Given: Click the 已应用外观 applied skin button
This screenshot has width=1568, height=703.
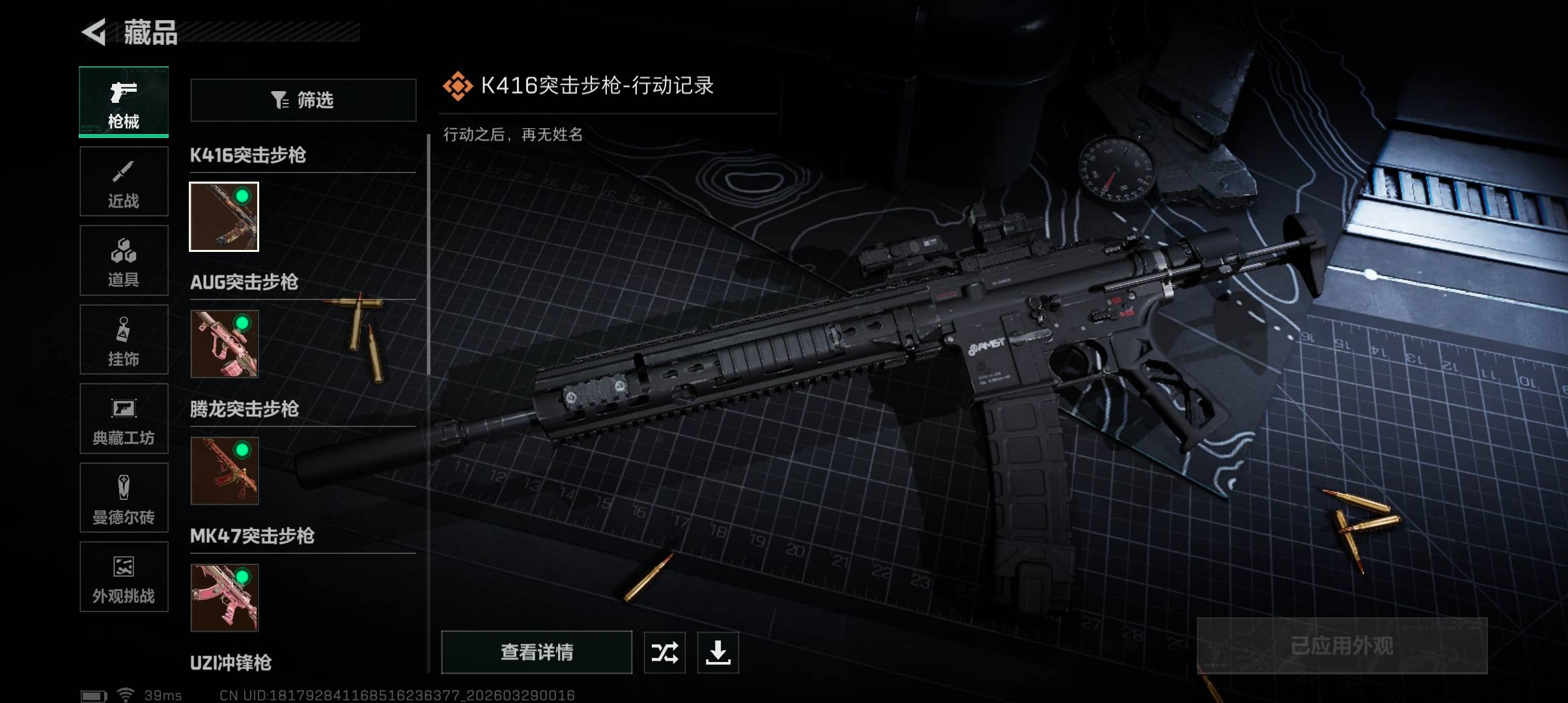Looking at the screenshot, I should pyautogui.click(x=1341, y=646).
